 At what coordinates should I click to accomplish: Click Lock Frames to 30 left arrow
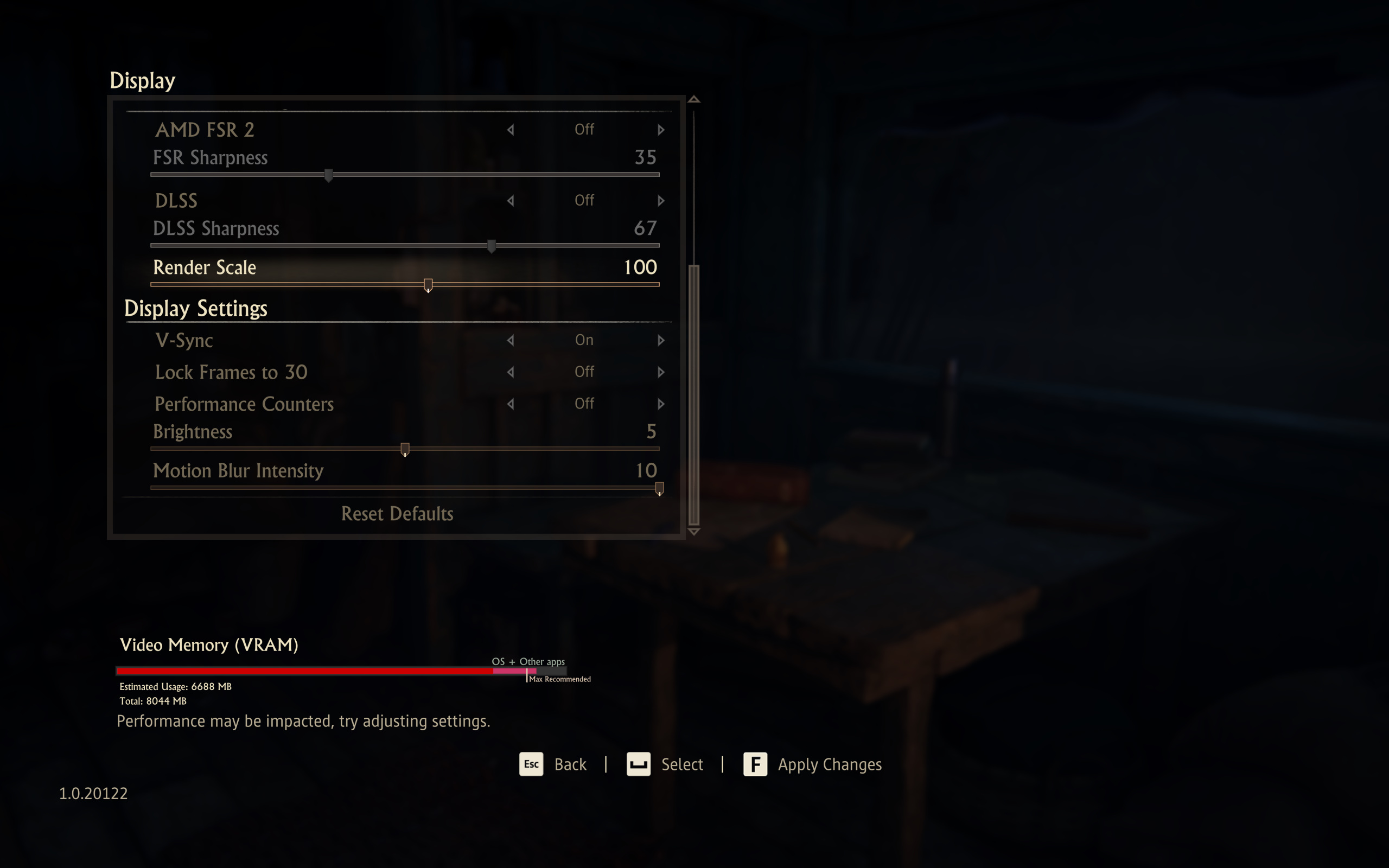(510, 372)
